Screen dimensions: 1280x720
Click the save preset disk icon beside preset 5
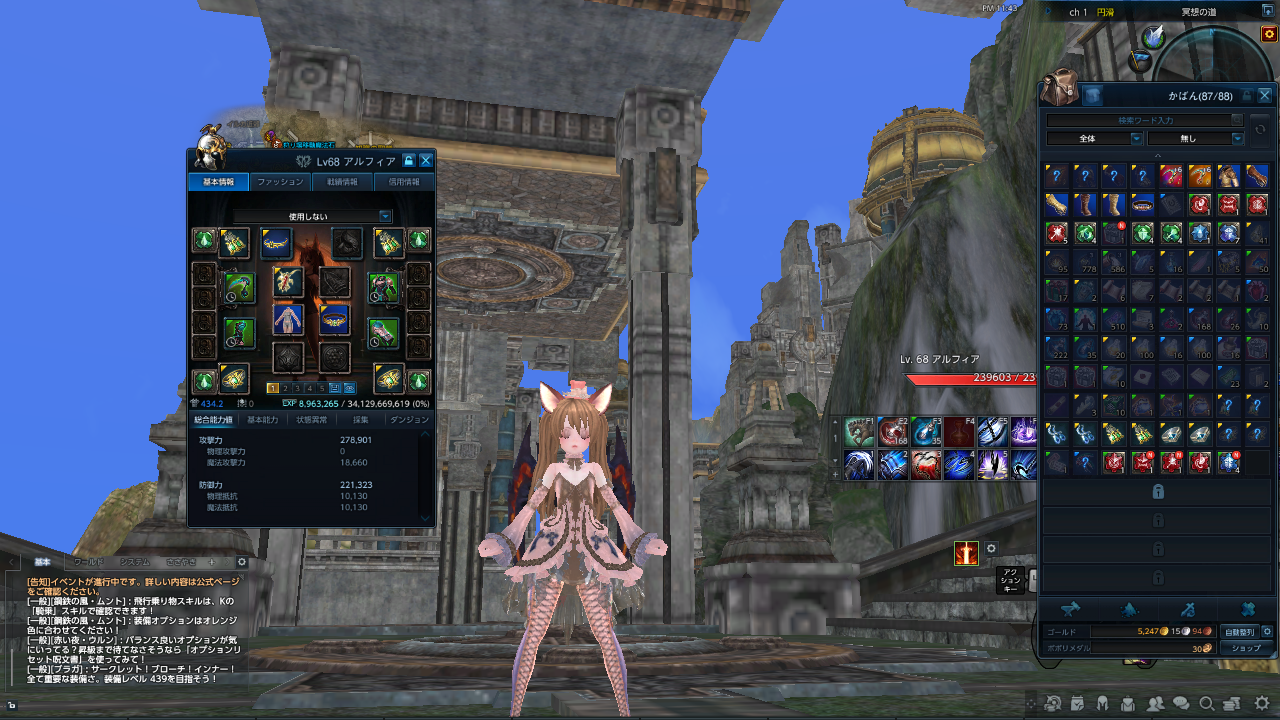(x=335, y=386)
